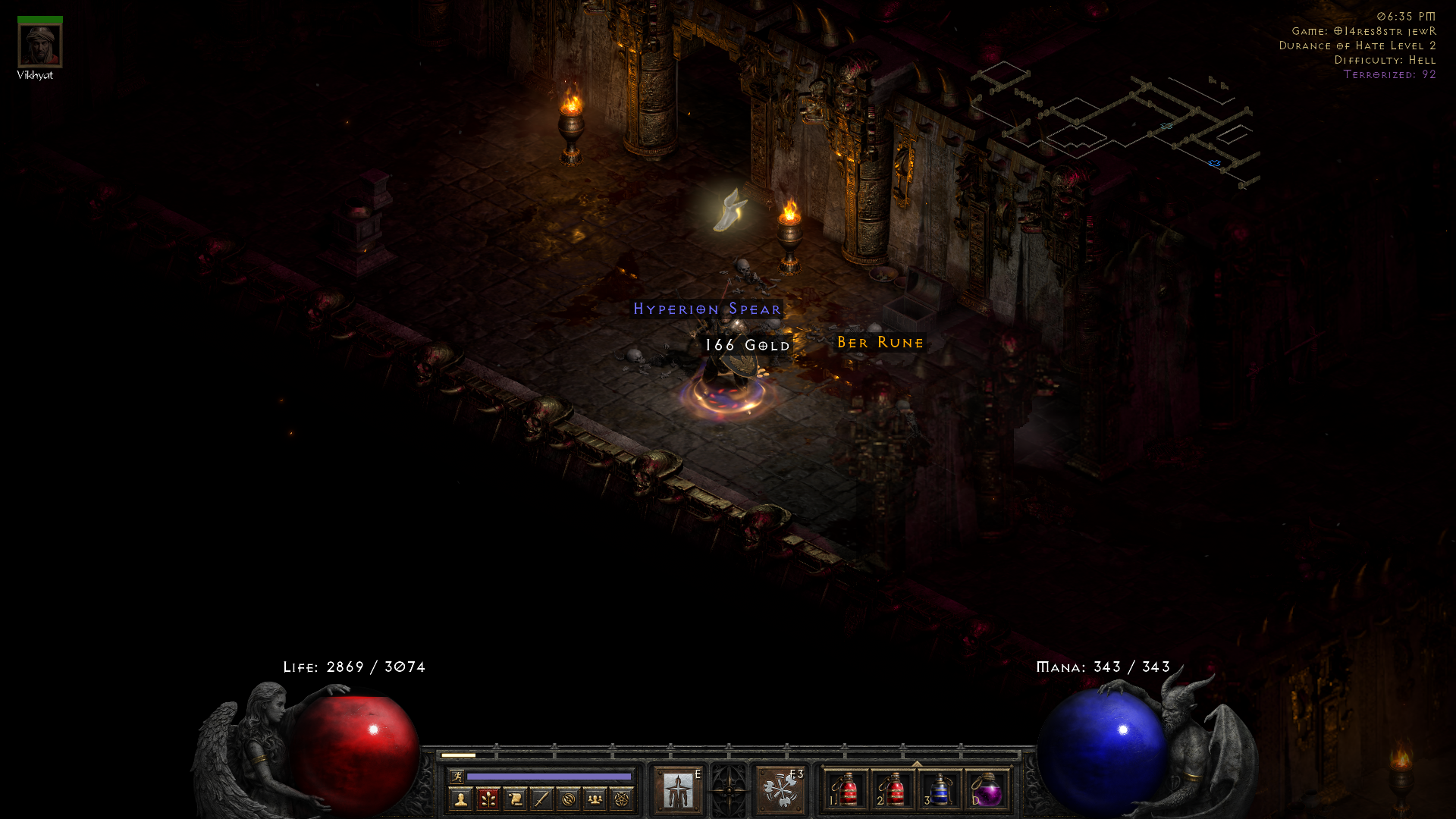Drink the blue mana potion in slot 3
This screenshot has height=819, width=1456.
(940, 792)
